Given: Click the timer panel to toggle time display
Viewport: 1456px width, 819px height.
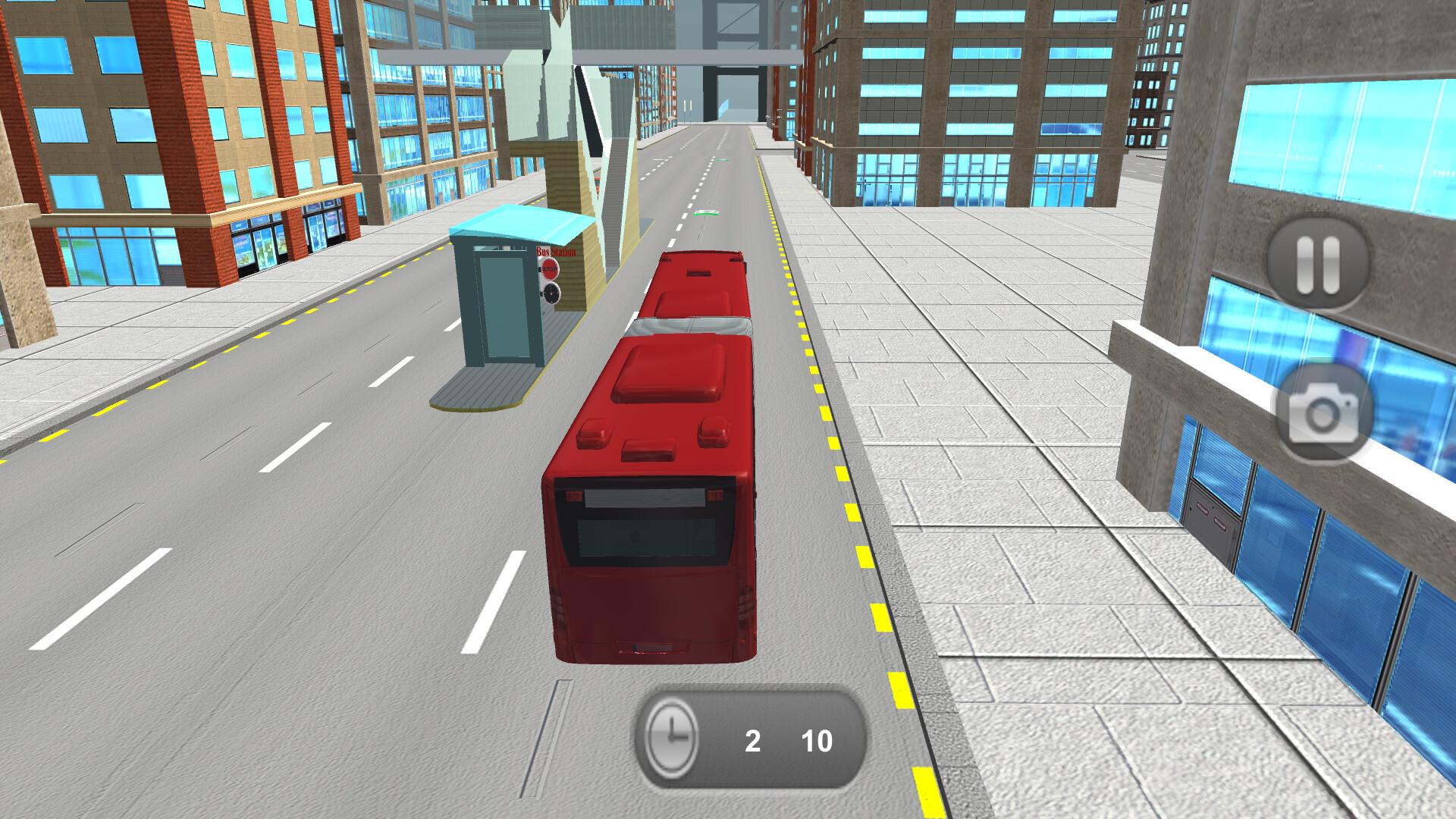Looking at the screenshot, I should pos(747,739).
